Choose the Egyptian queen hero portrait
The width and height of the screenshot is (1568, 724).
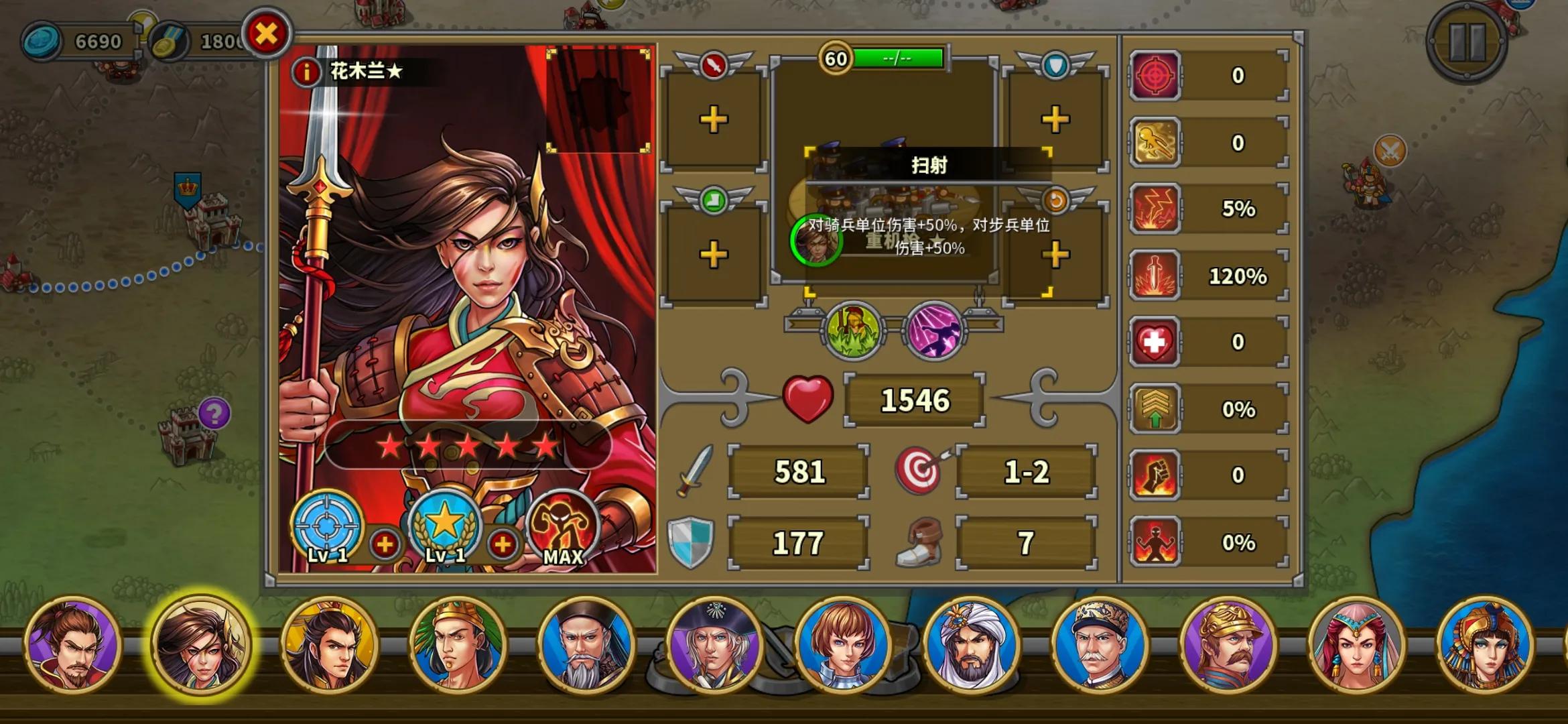click(1485, 645)
